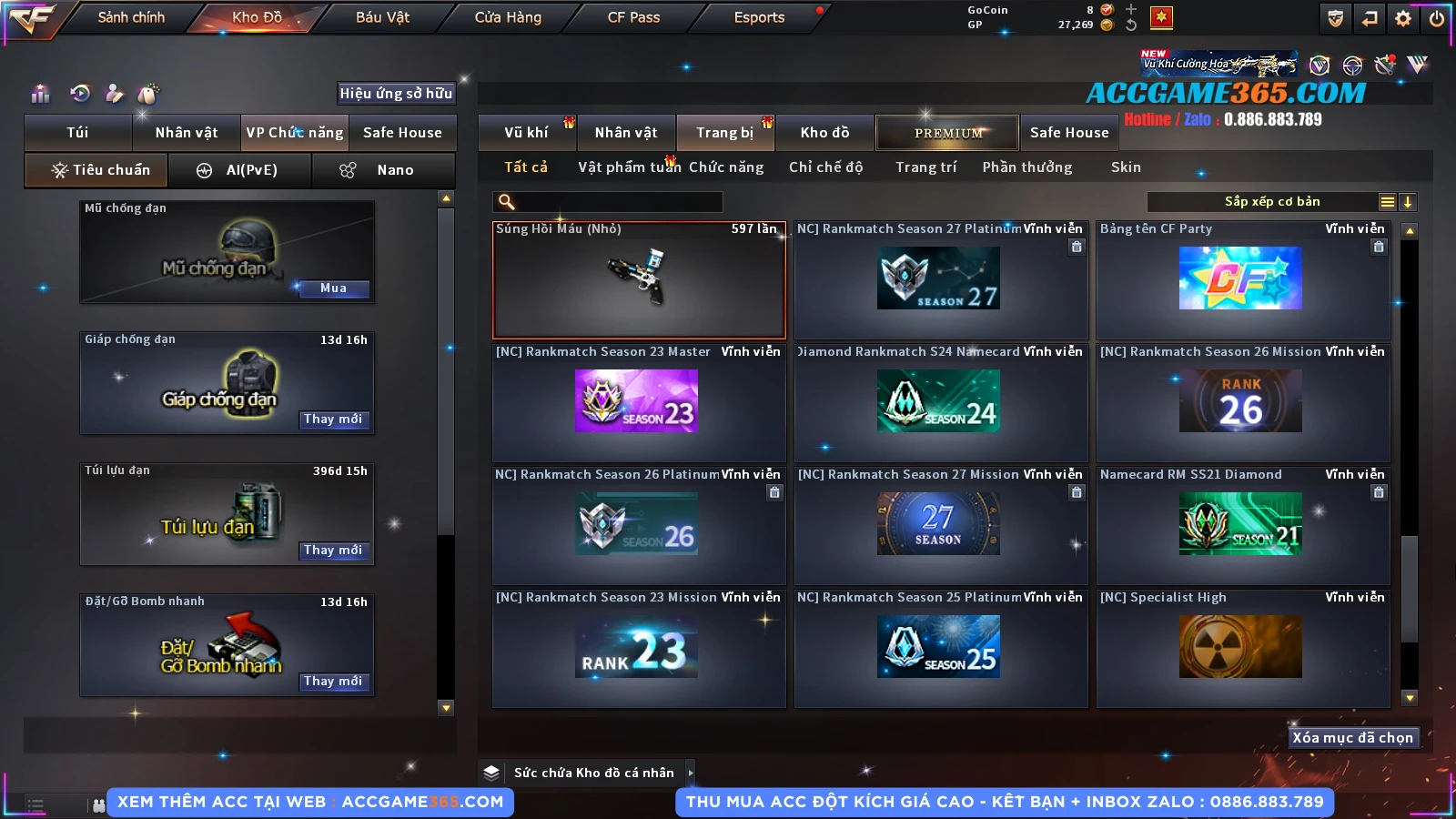Open the Sắp xếp cơ bản sort dropdown

[1271, 202]
